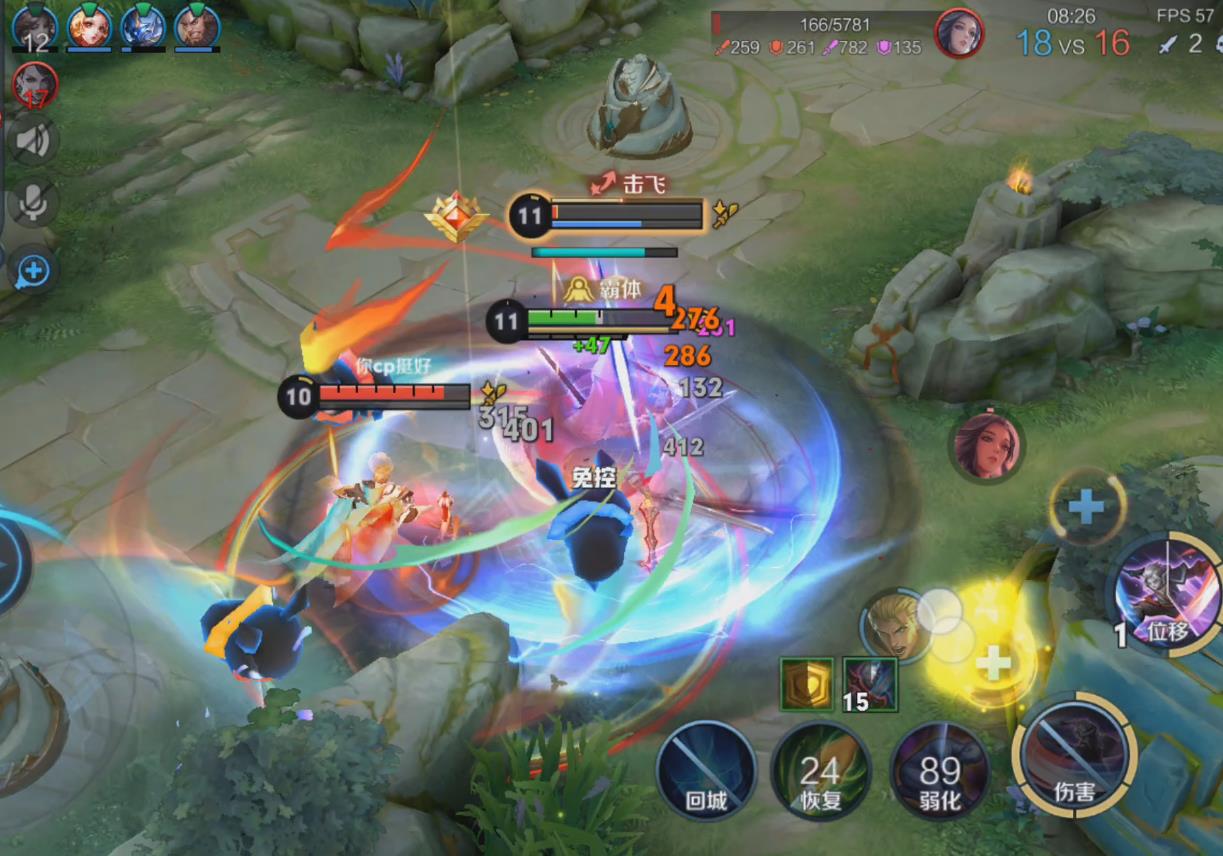Use the 恢复 restore skill
This screenshot has height=856, width=1223.
[820, 771]
